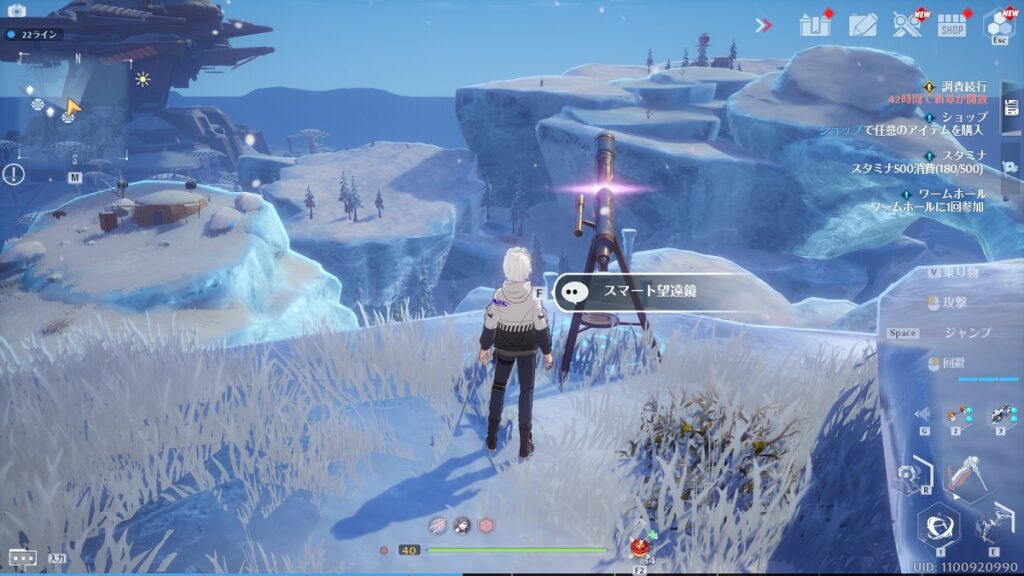Expand the red double-arrow menu toggle
1024x576 pixels.
coord(764,24)
